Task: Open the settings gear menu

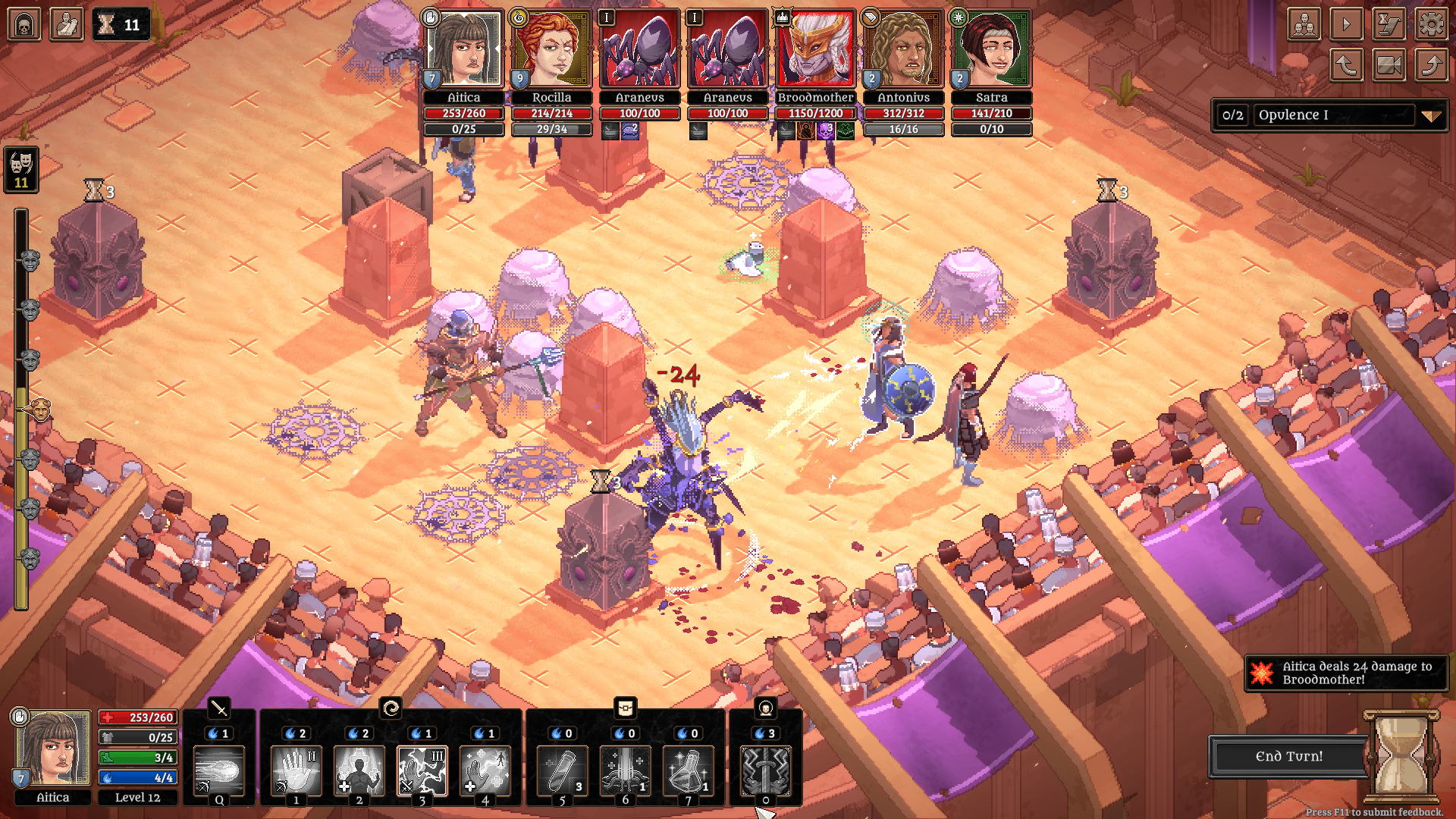Action: coord(1431,25)
